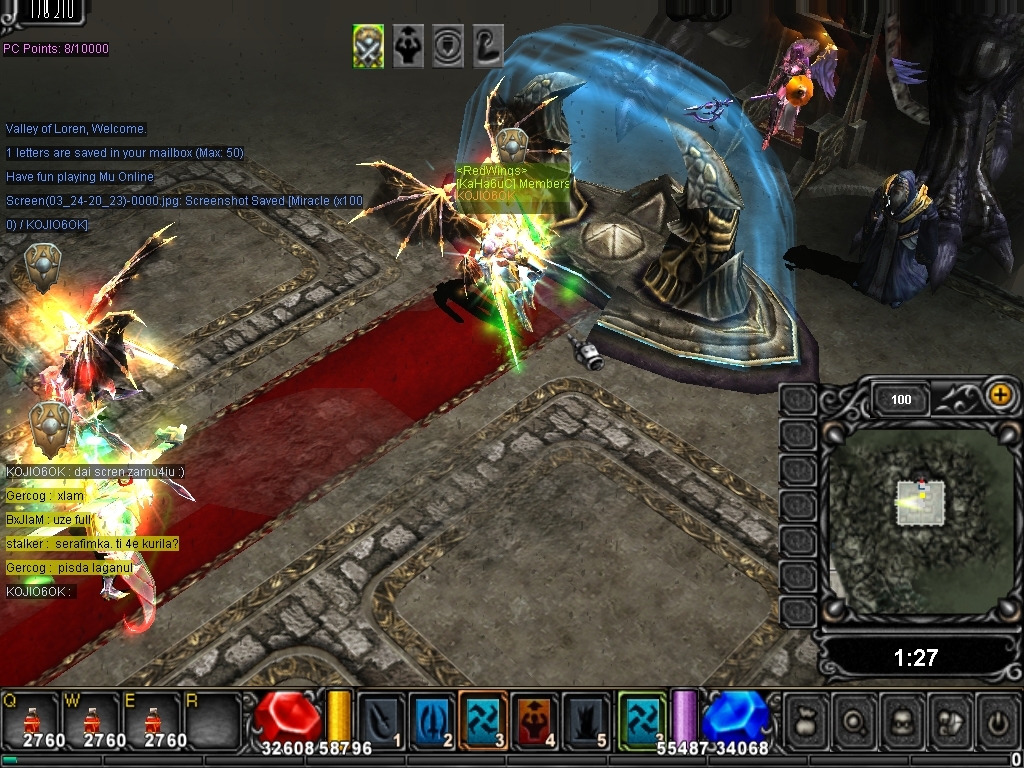Image resolution: width=1024 pixels, height=768 pixels.
Task: Use the red potion in slot W
Action: [92, 720]
